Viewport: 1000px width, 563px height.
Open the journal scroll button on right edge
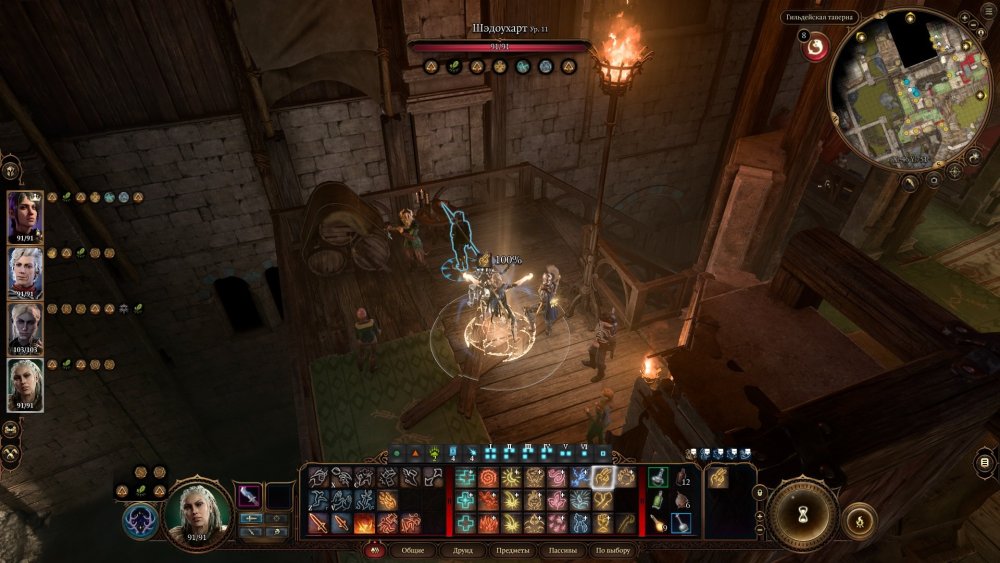point(985,462)
